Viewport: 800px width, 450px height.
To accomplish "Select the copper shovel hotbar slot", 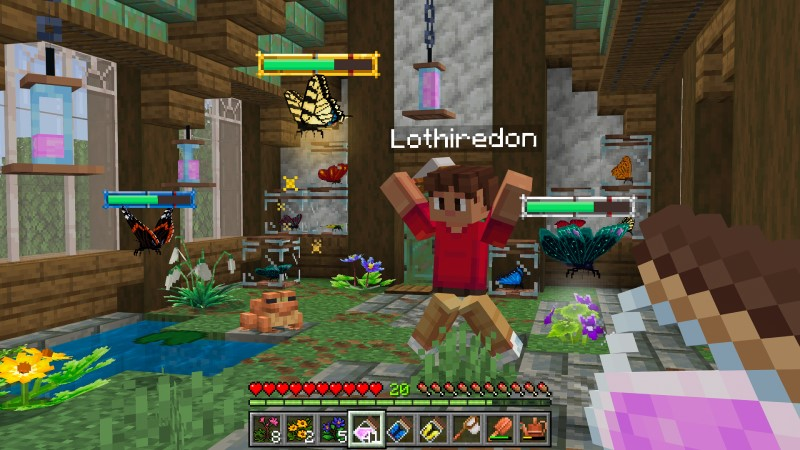I will click(501, 429).
